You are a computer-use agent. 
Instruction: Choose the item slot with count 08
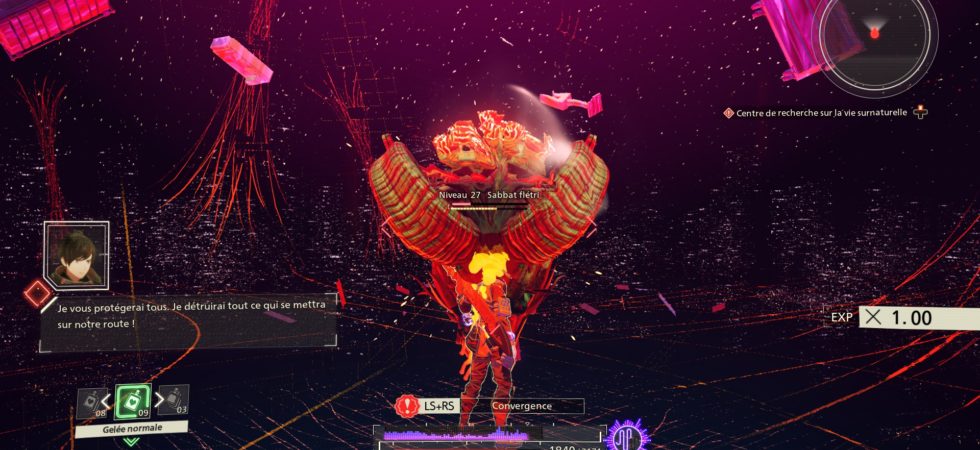tap(91, 403)
